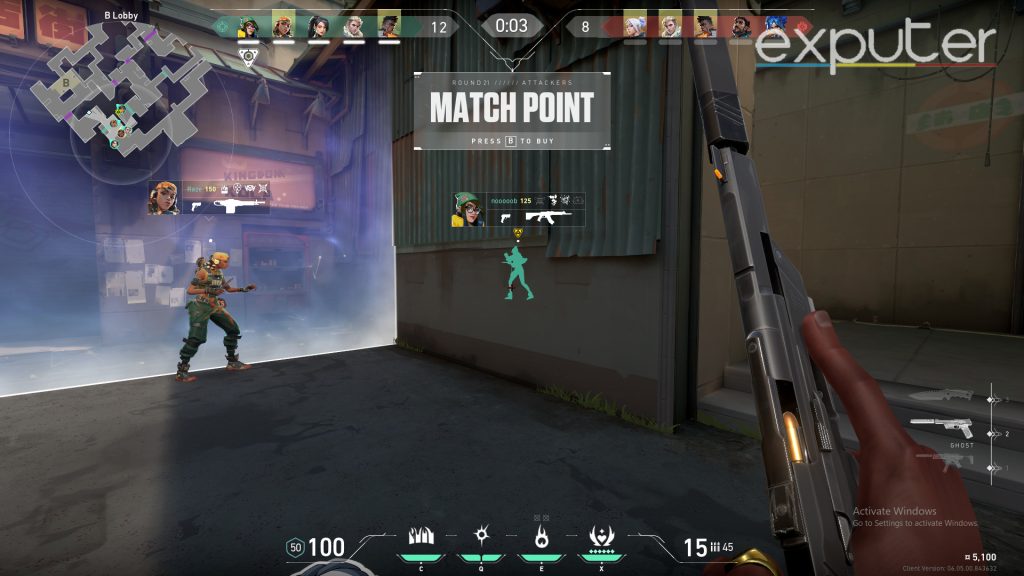The width and height of the screenshot is (1024, 576).
Task: Use the Curveball flash ability
Action: (480, 542)
